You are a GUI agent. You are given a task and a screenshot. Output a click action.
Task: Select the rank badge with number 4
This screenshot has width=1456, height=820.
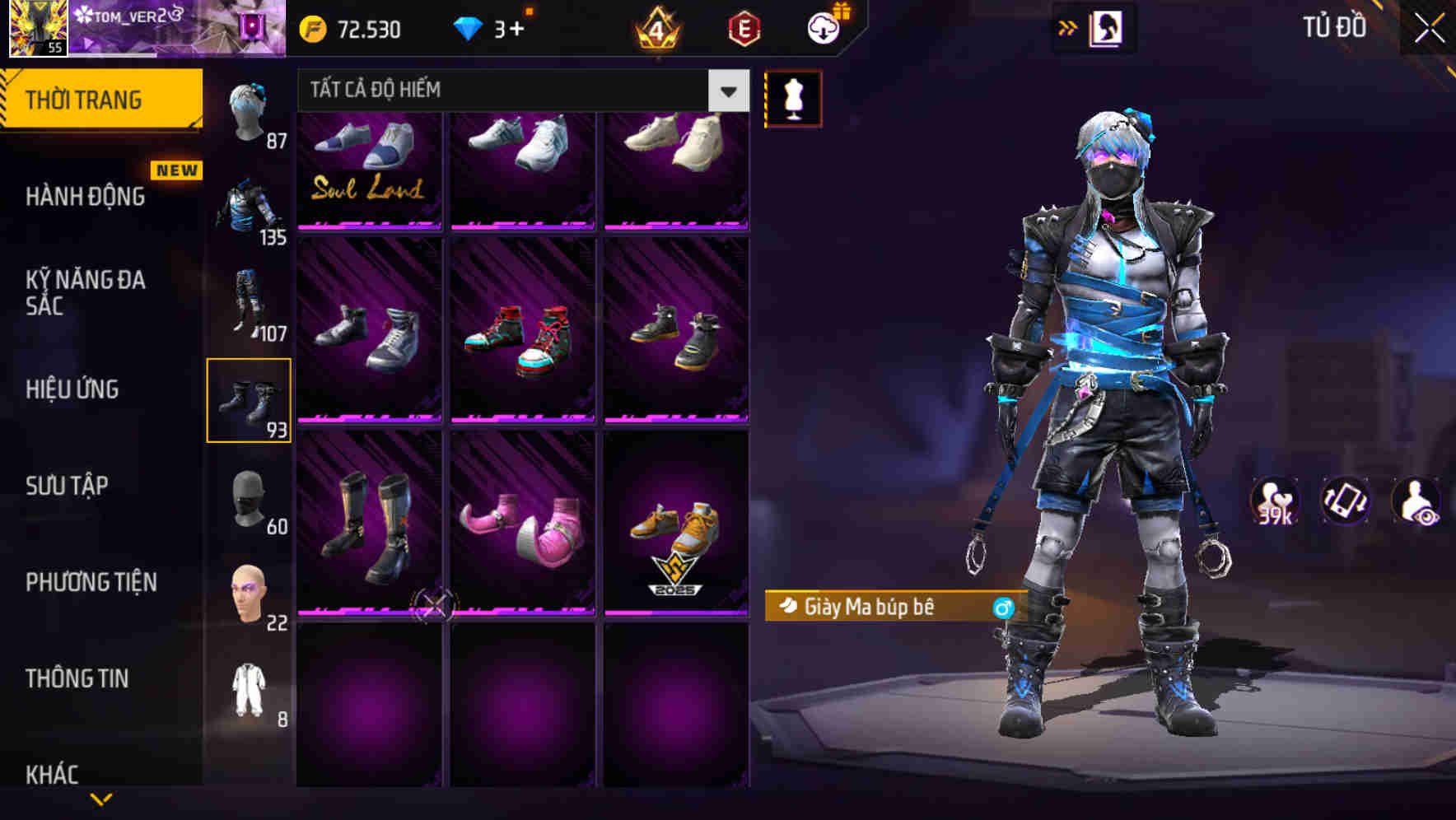pos(656,29)
